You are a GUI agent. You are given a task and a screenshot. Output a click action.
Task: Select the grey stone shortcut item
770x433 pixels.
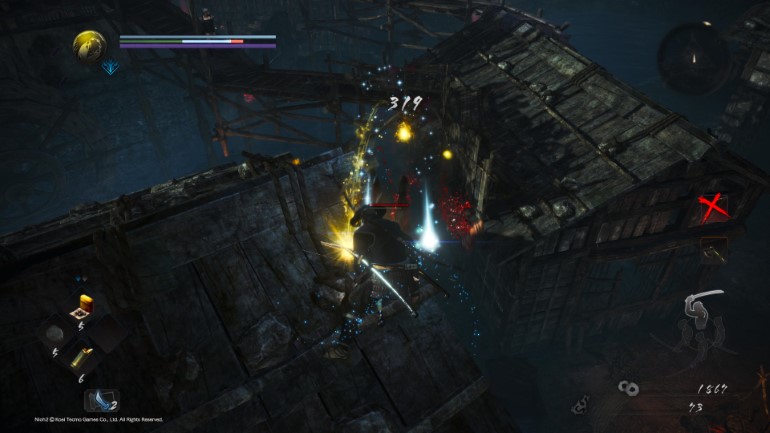[x=57, y=332]
